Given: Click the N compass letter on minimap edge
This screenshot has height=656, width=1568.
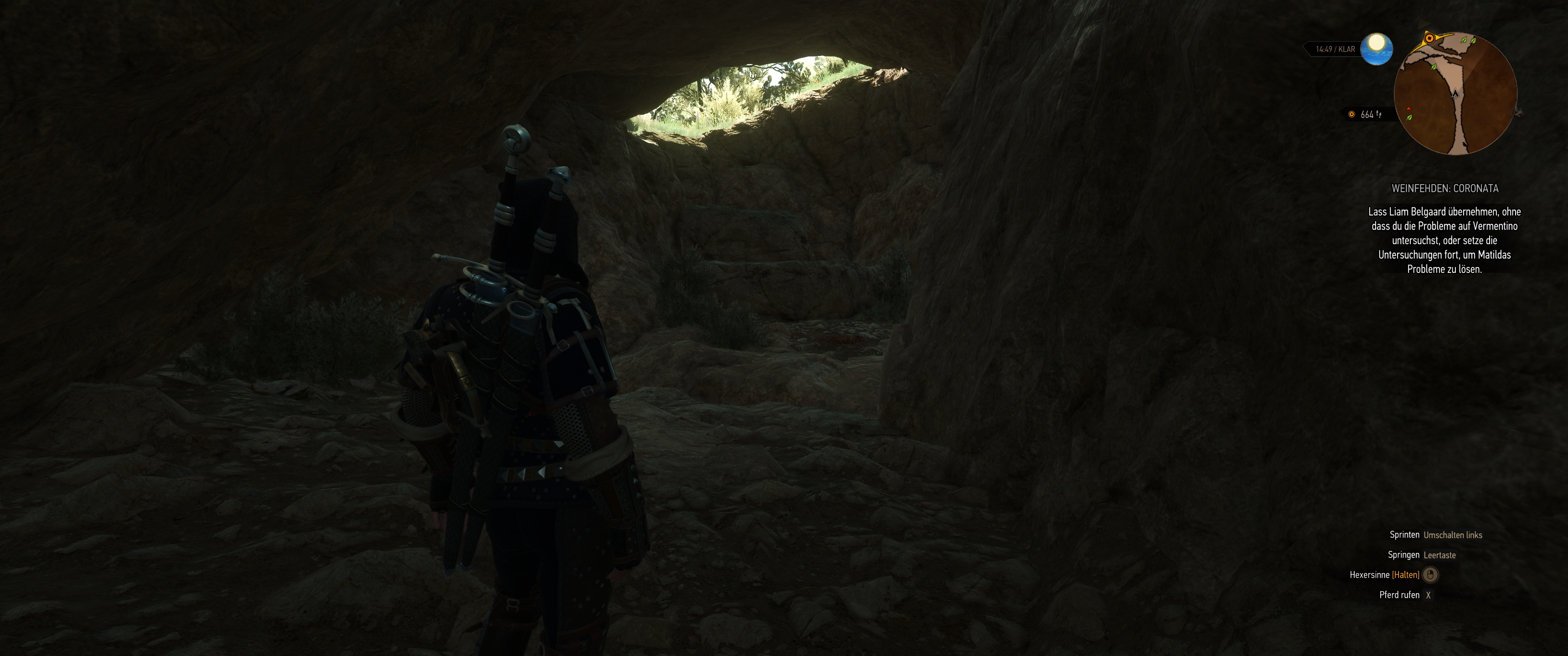Looking at the screenshot, I should (x=1519, y=114).
